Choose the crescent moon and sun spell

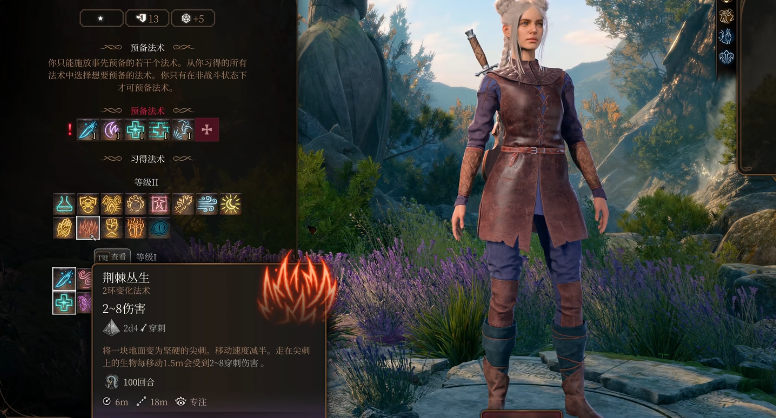click(231, 204)
